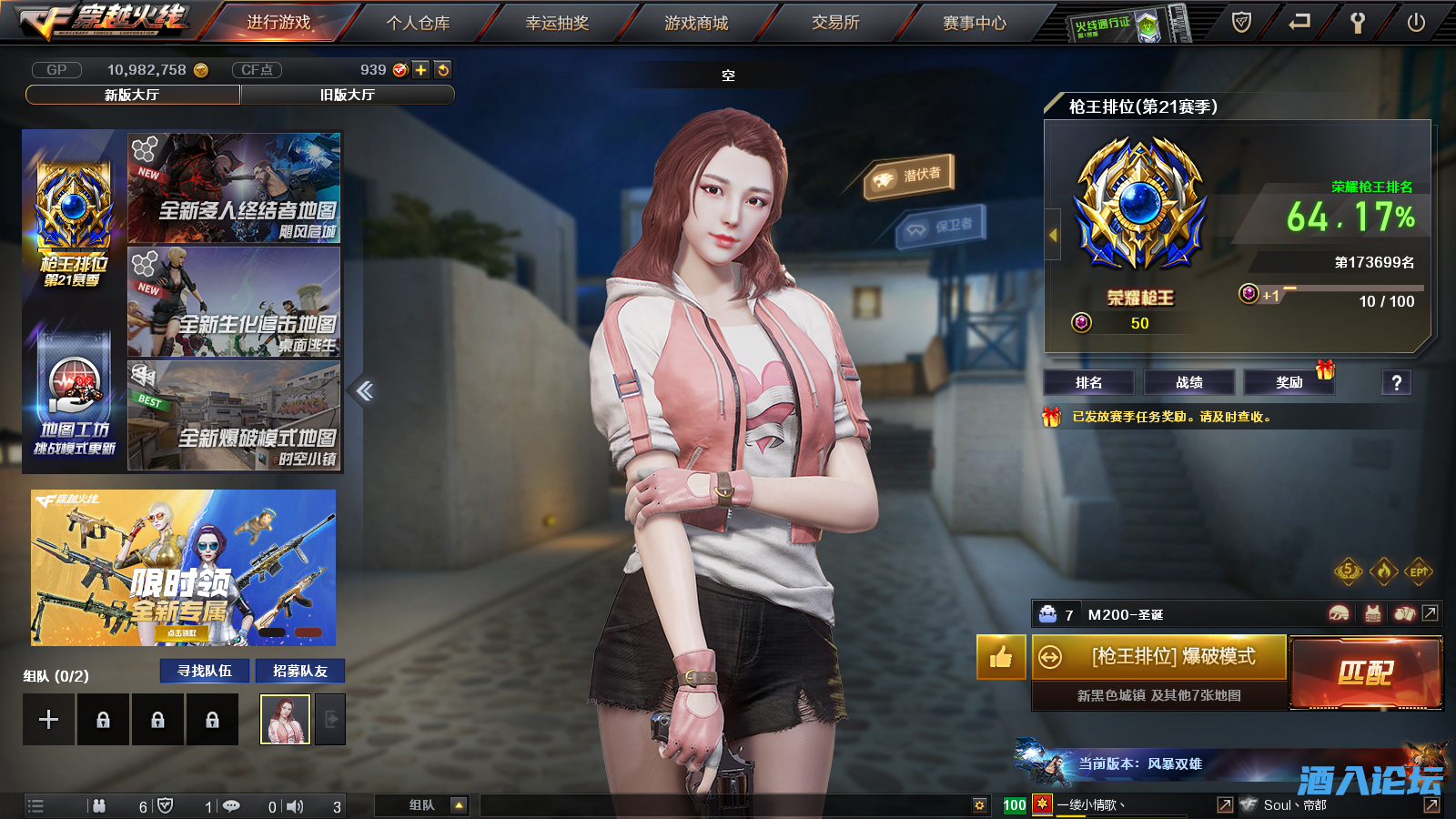
Task: Click the flame buff diamond icon
Action: click(x=1384, y=571)
